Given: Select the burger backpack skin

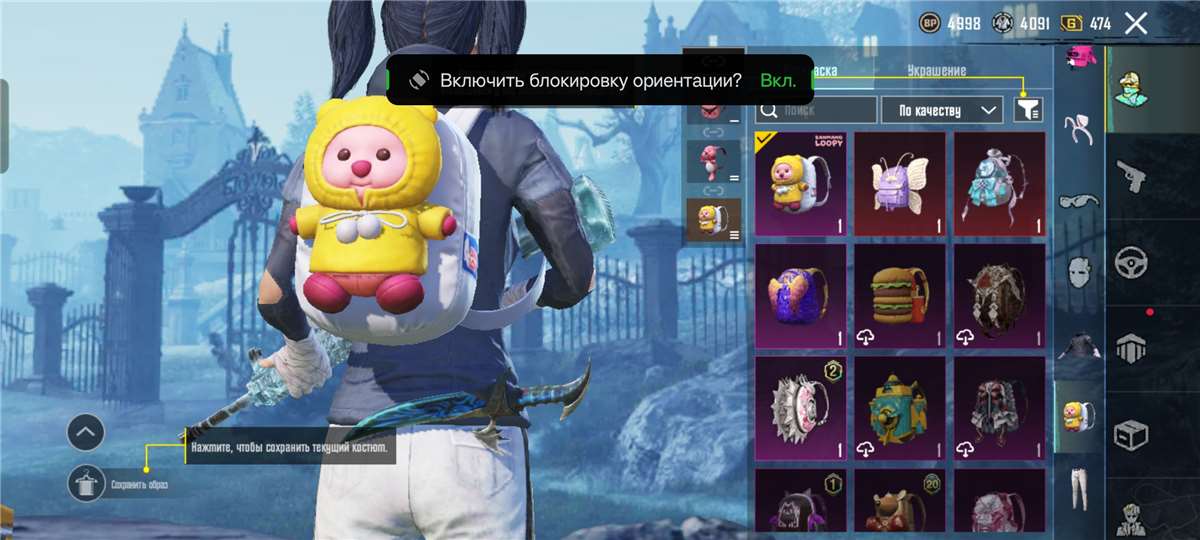Looking at the screenshot, I should 899,296.
